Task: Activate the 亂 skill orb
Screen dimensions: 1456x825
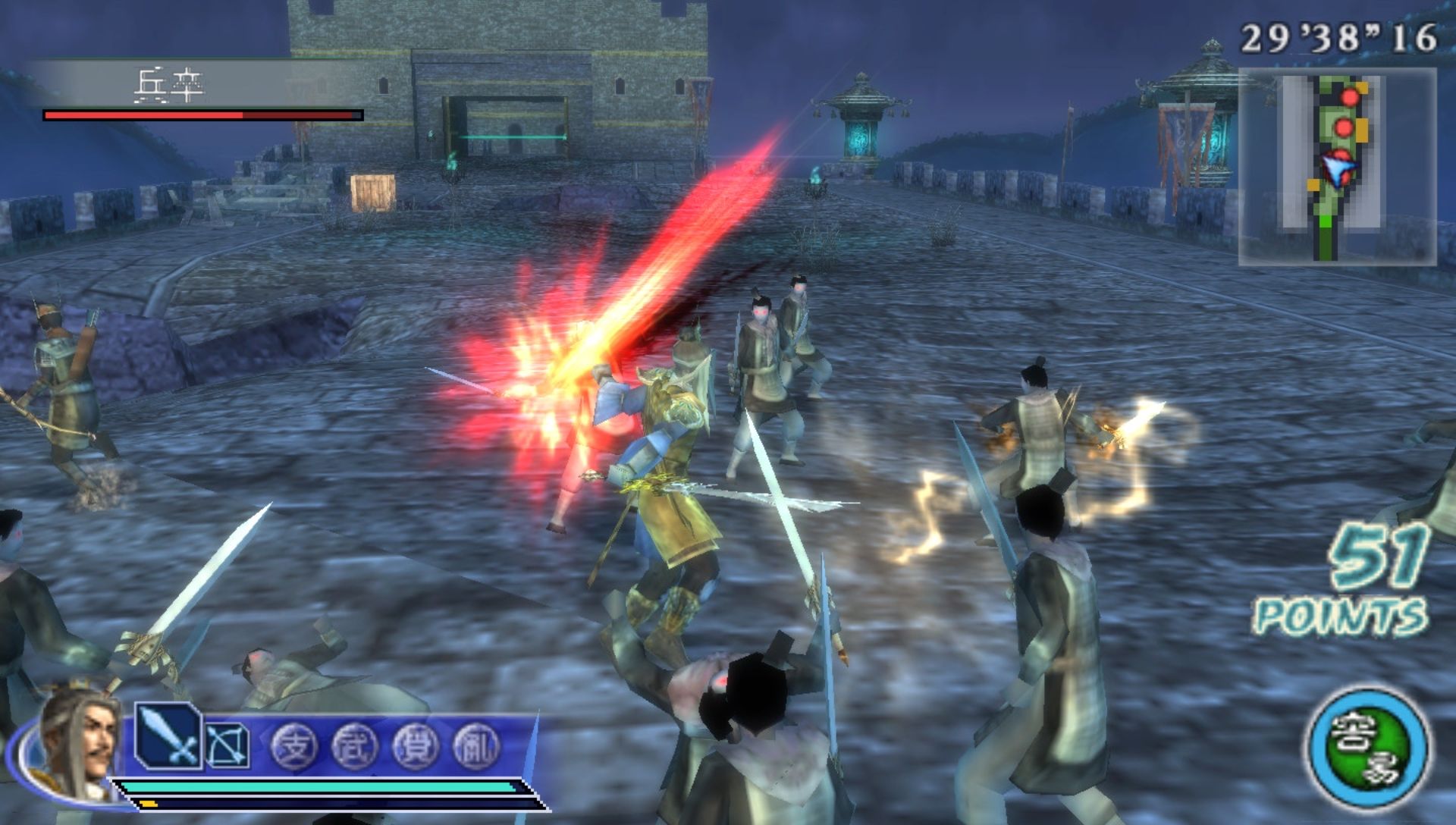Action: [476, 747]
